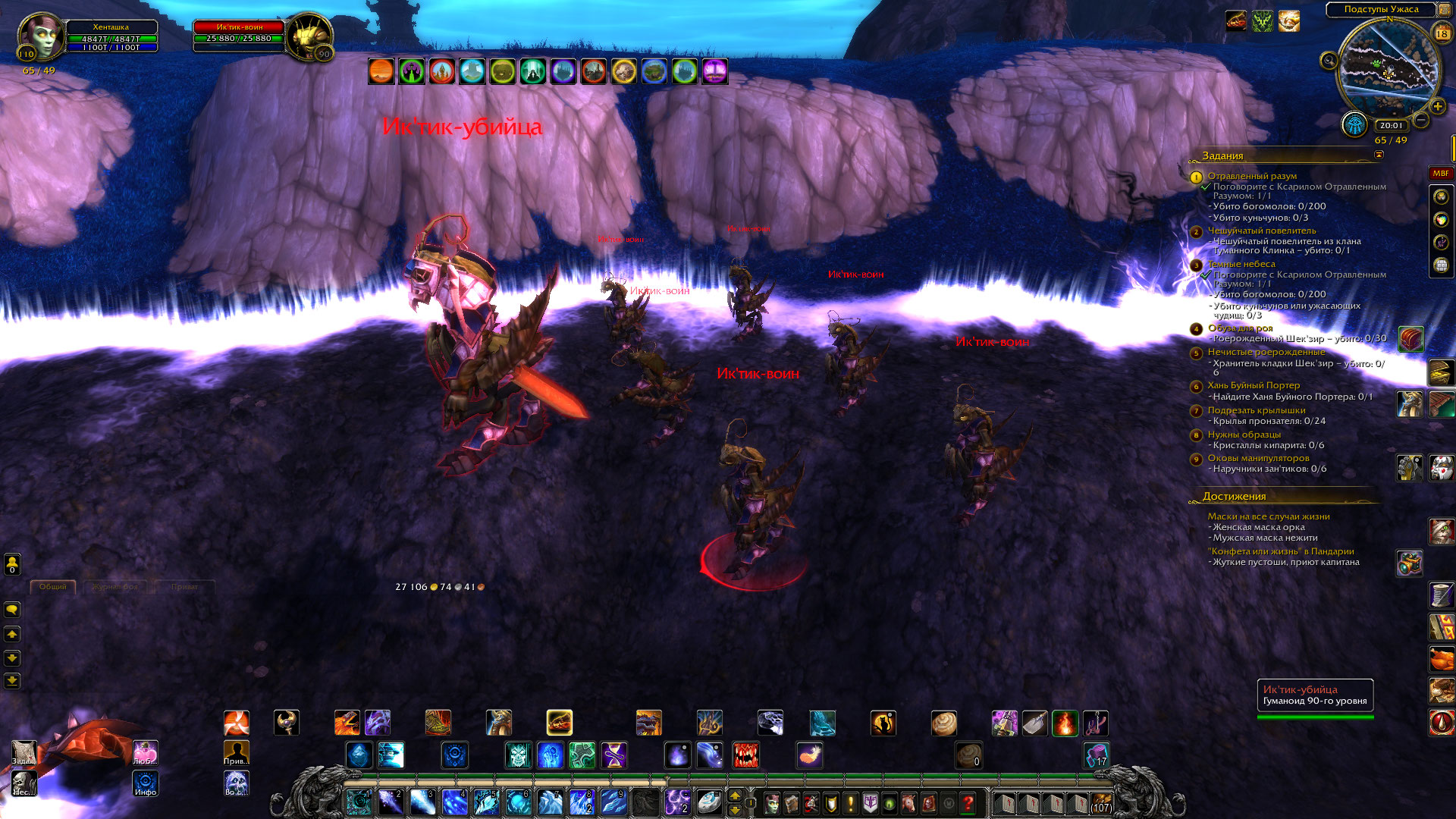Open the red question mark help button
Viewport: 1456px width, 819px height.
(968, 802)
